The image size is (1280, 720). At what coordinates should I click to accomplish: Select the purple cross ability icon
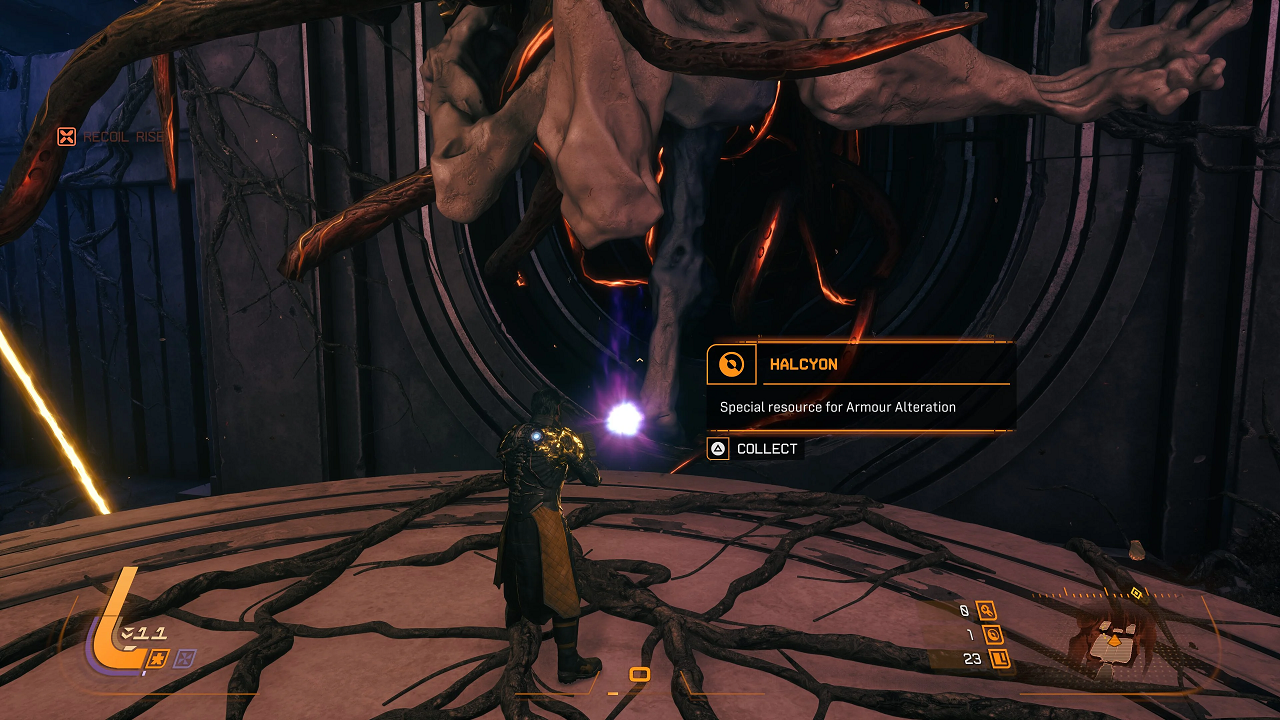point(185,658)
